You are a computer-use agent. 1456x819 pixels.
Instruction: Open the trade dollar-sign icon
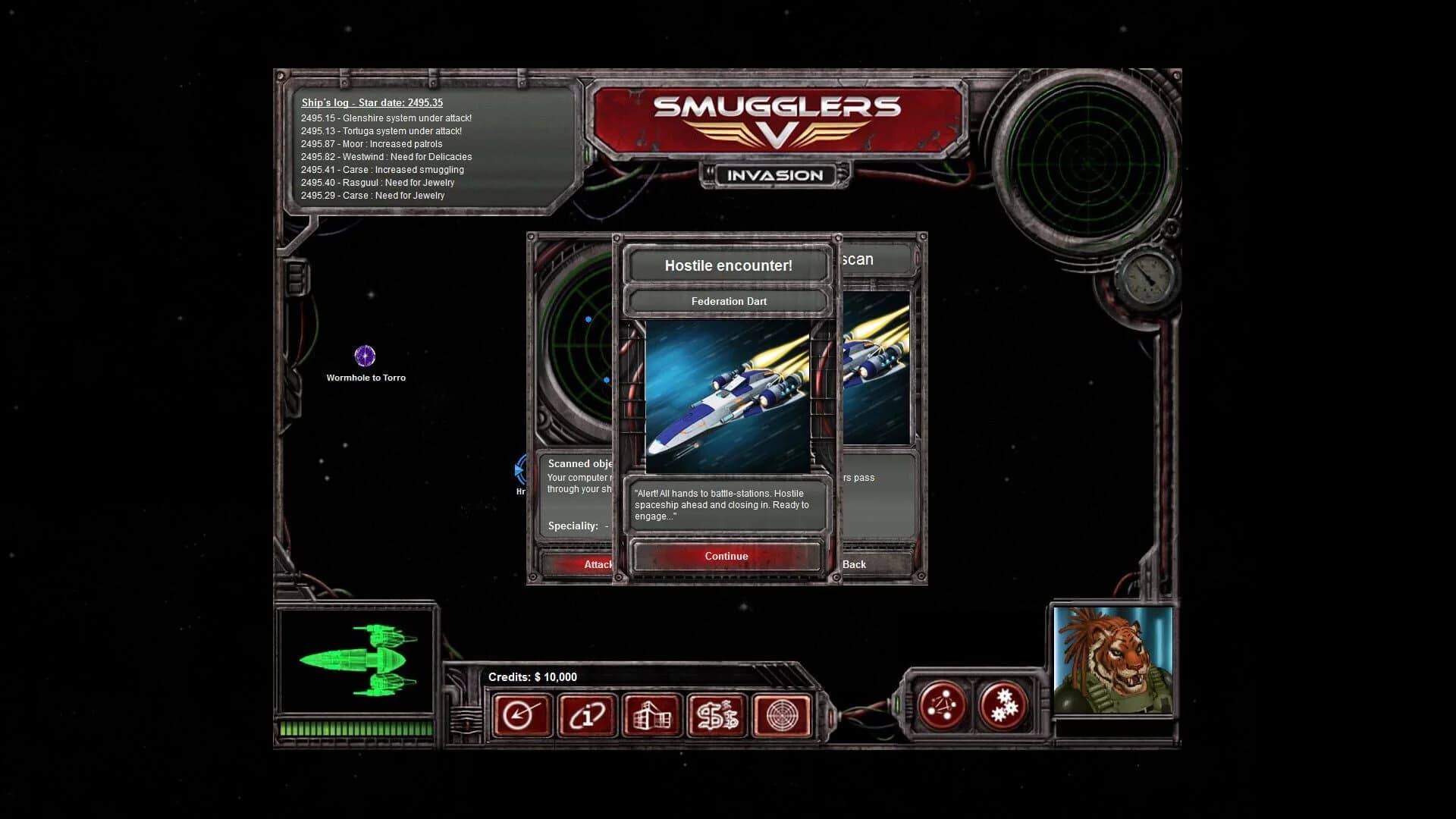tap(716, 714)
